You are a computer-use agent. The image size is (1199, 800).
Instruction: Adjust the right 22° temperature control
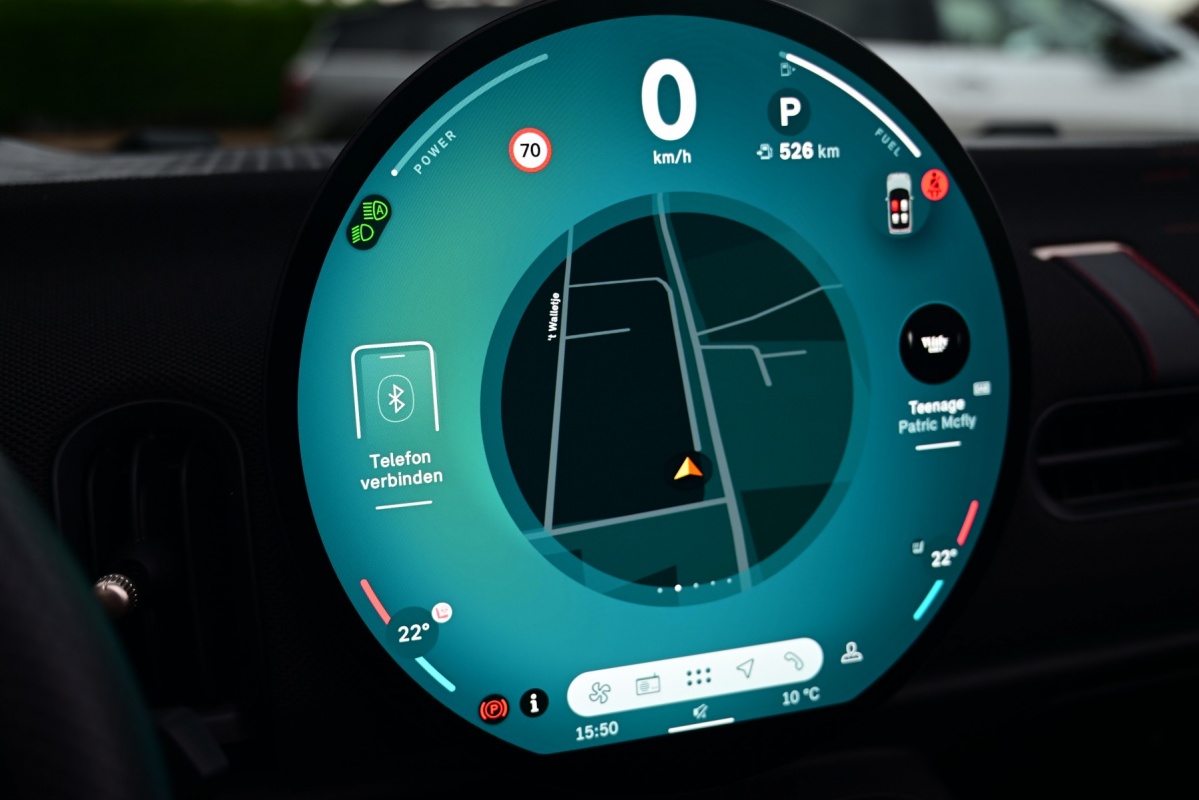click(942, 558)
